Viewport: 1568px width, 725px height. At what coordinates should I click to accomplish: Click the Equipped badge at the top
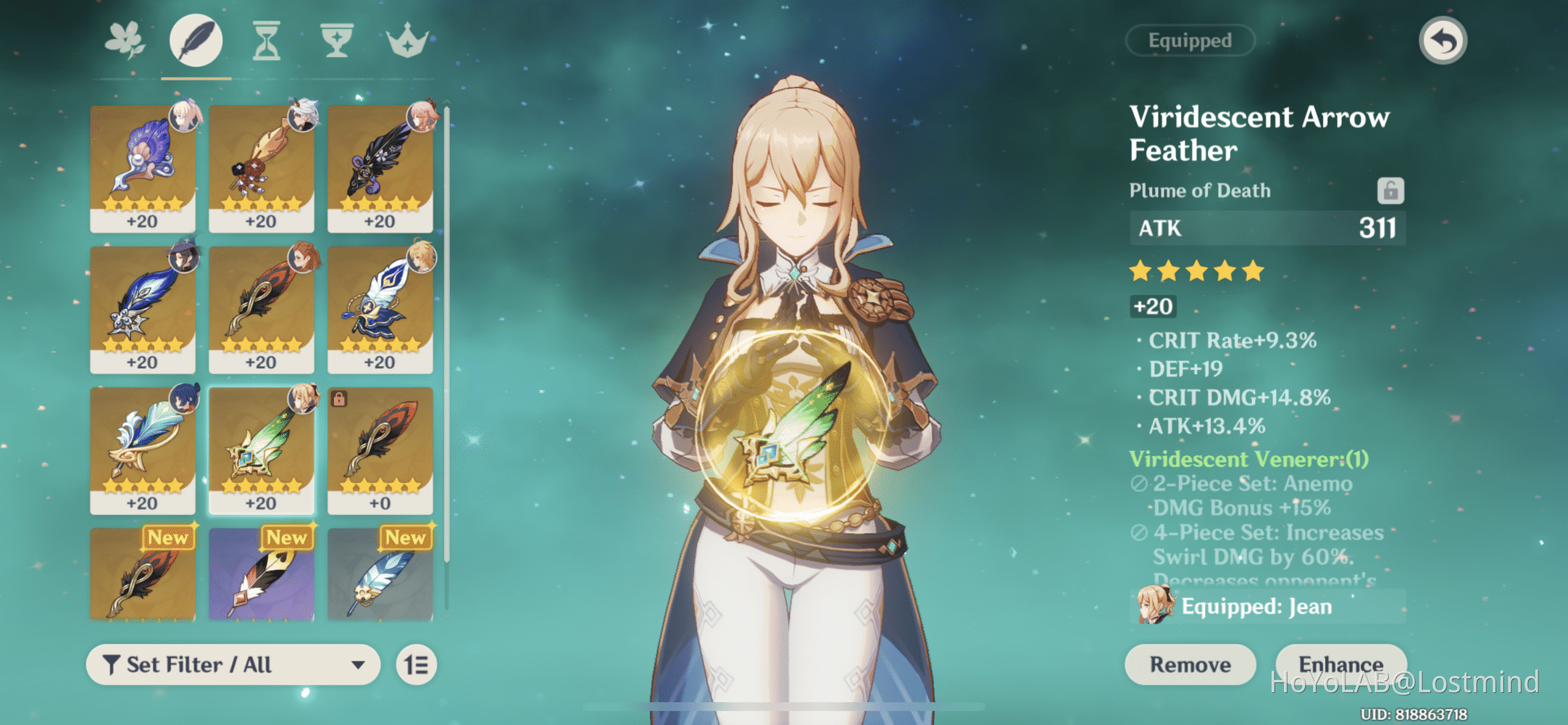[x=1189, y=40]
